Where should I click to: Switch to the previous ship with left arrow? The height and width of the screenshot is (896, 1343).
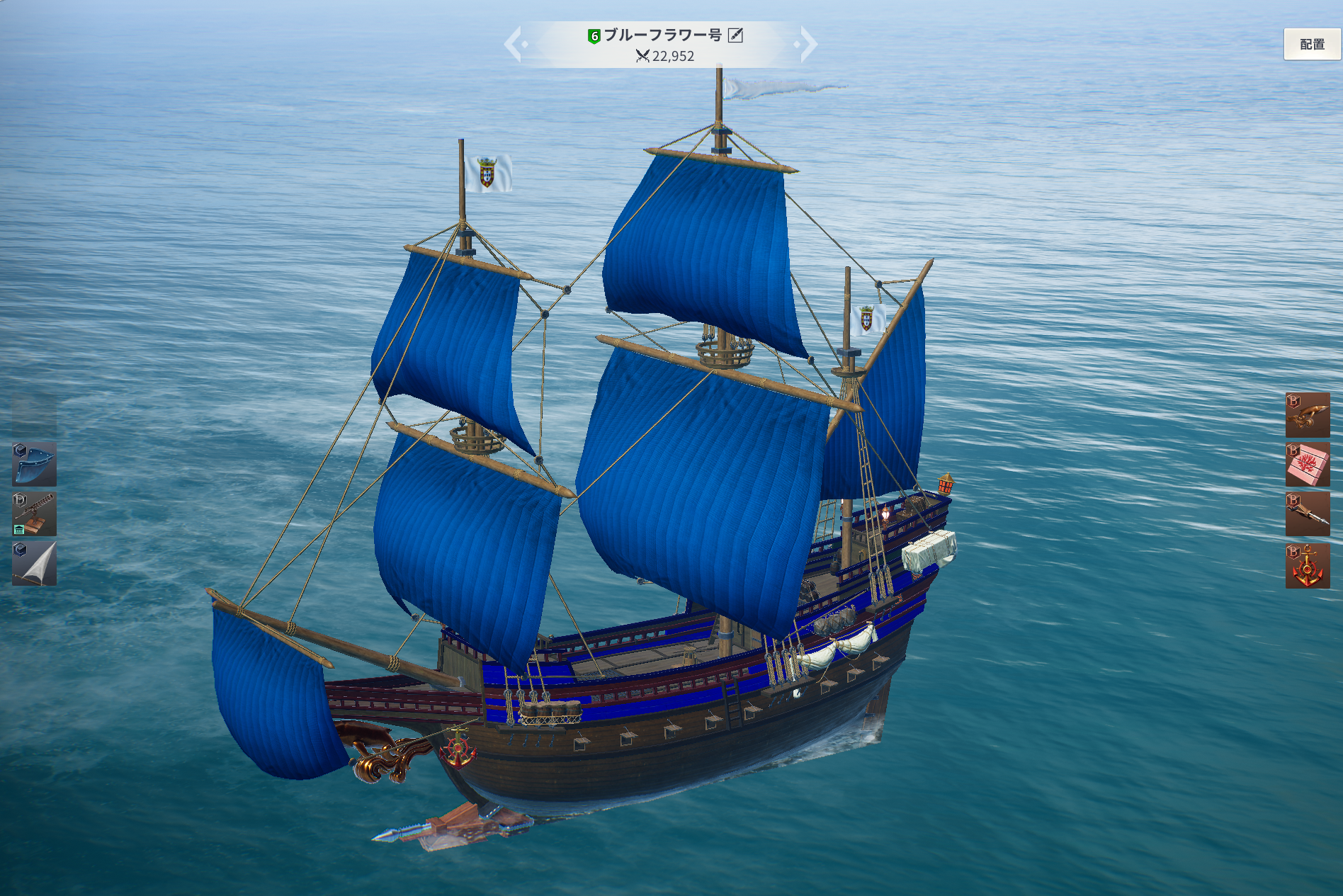coord(514,44)
